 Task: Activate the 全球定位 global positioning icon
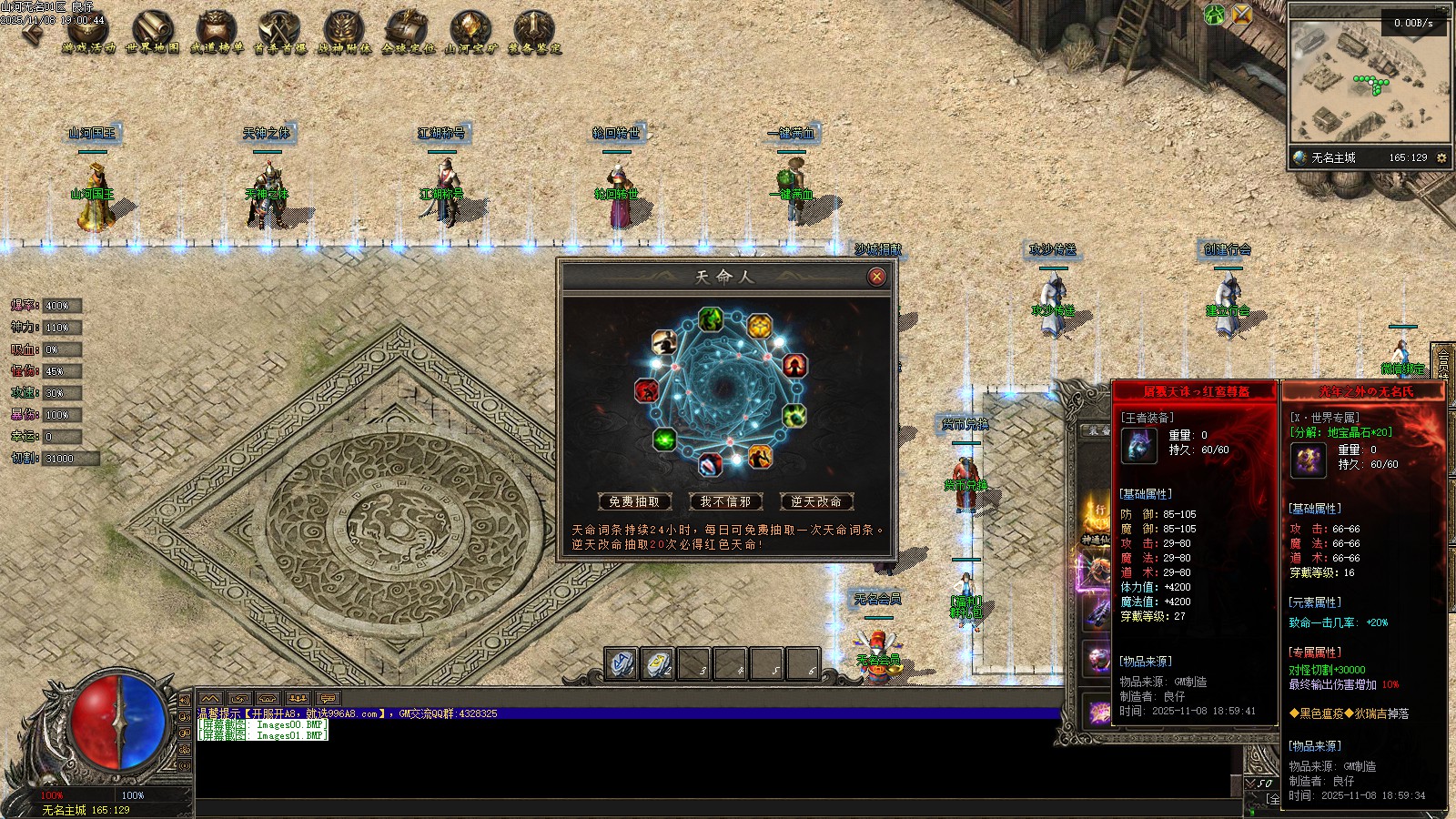[408, 32]
